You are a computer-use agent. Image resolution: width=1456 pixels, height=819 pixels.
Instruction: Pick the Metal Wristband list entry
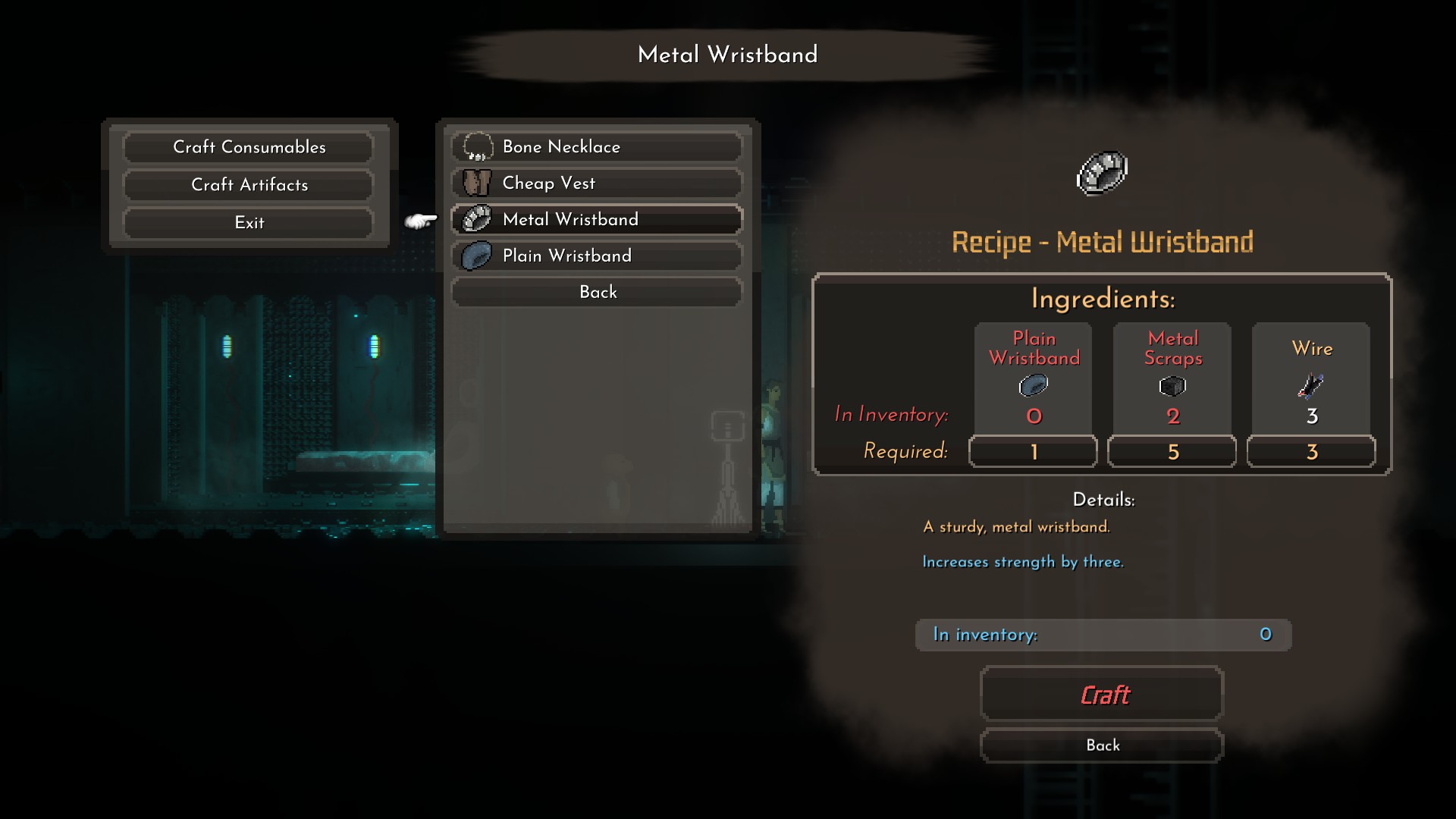point(597,220)
